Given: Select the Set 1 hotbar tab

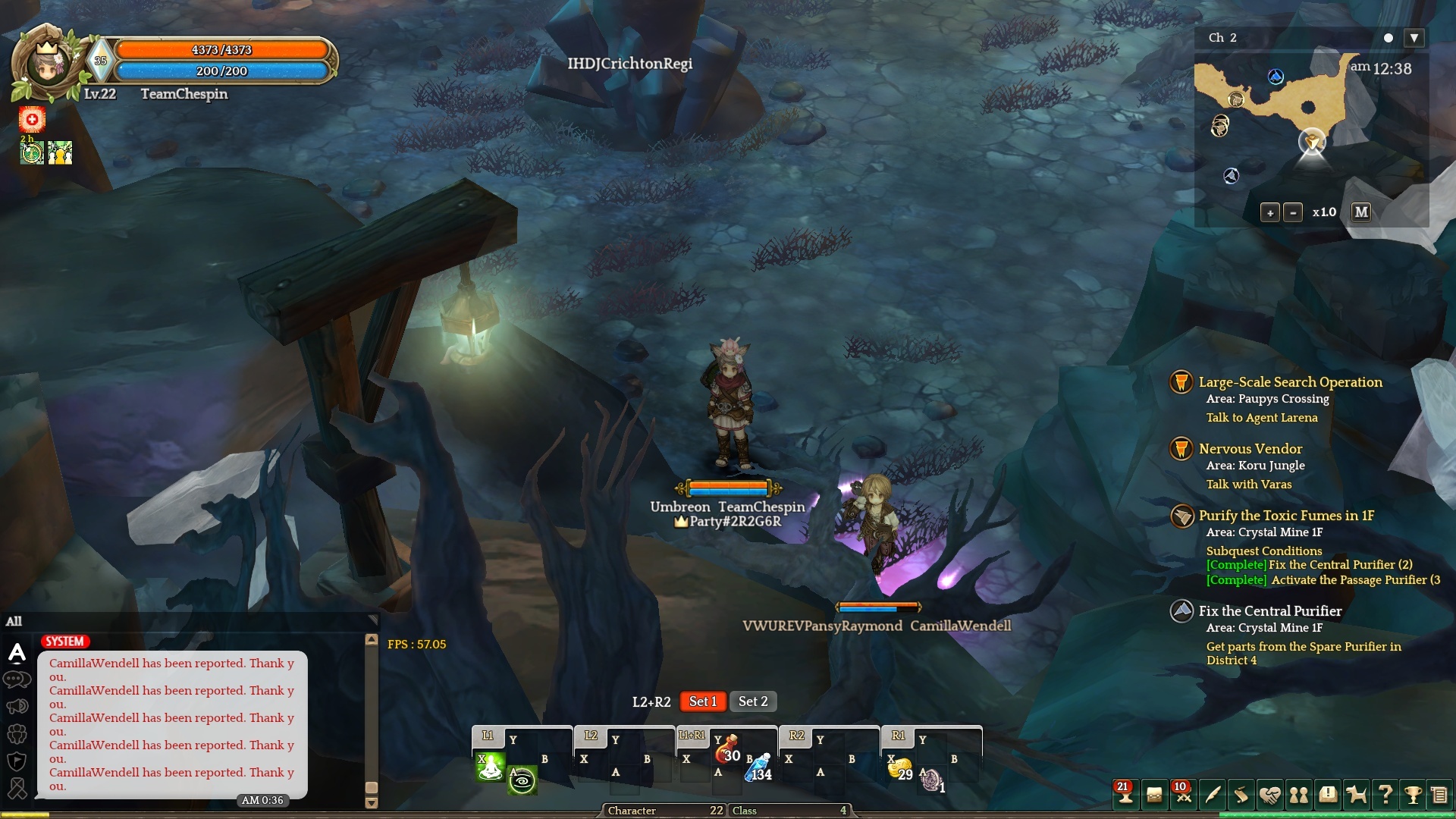Looking at the screenshot, I should pyautogui.click(x=702, y=701).
